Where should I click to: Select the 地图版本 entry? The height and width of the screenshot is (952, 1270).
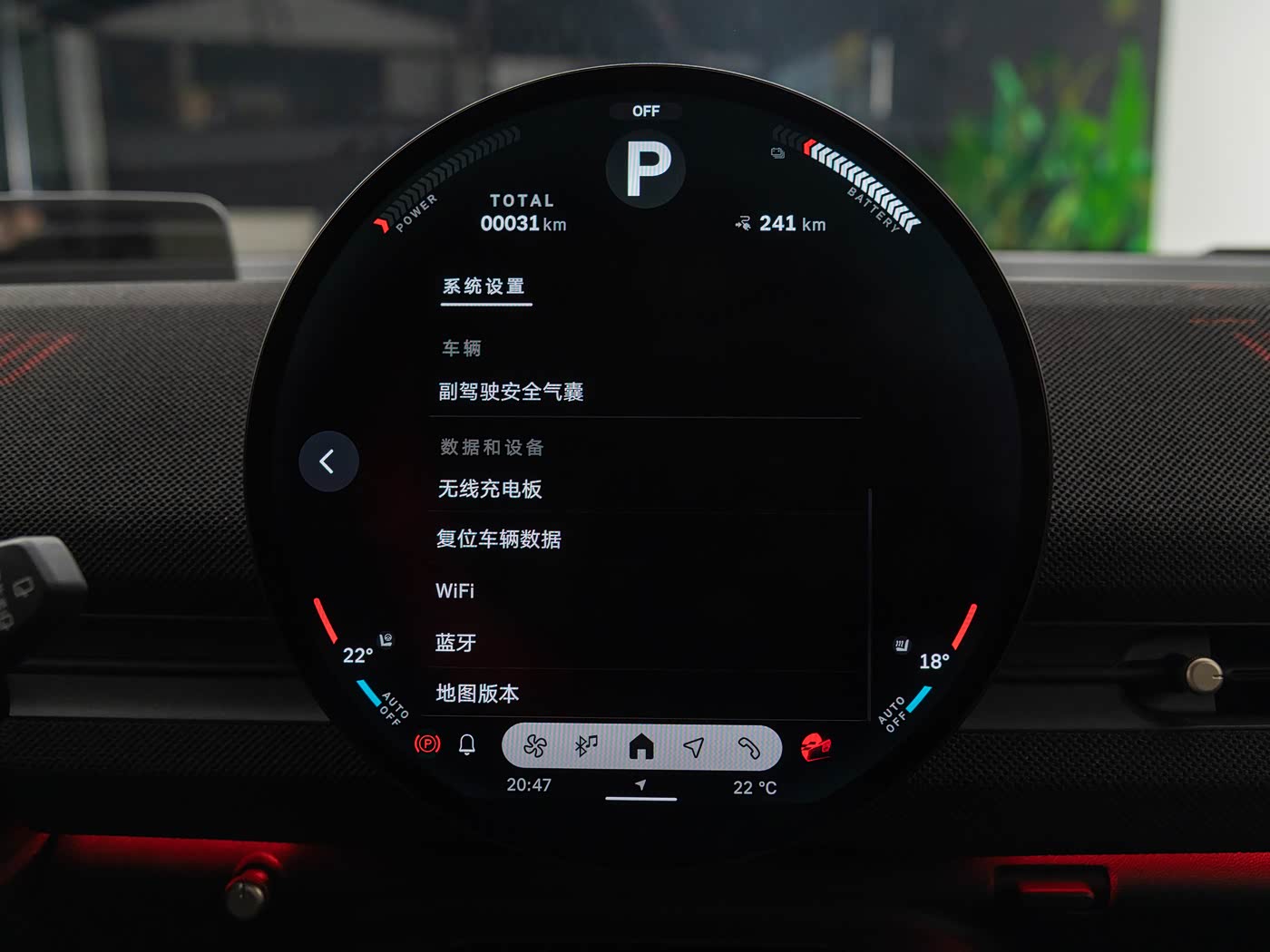click(x=478, y=694)
